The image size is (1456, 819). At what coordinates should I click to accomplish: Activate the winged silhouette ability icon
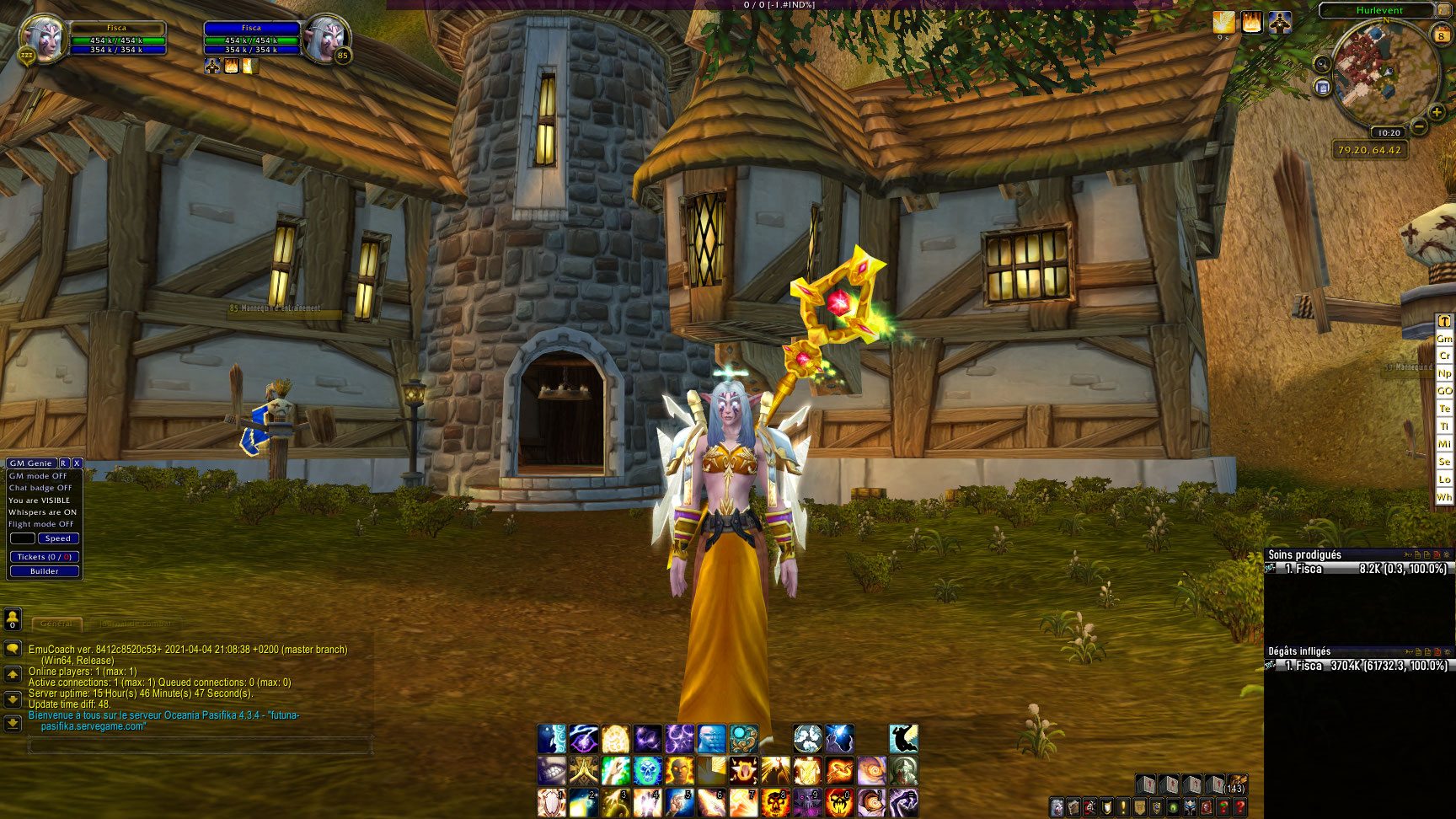click(x=903, y=739)
